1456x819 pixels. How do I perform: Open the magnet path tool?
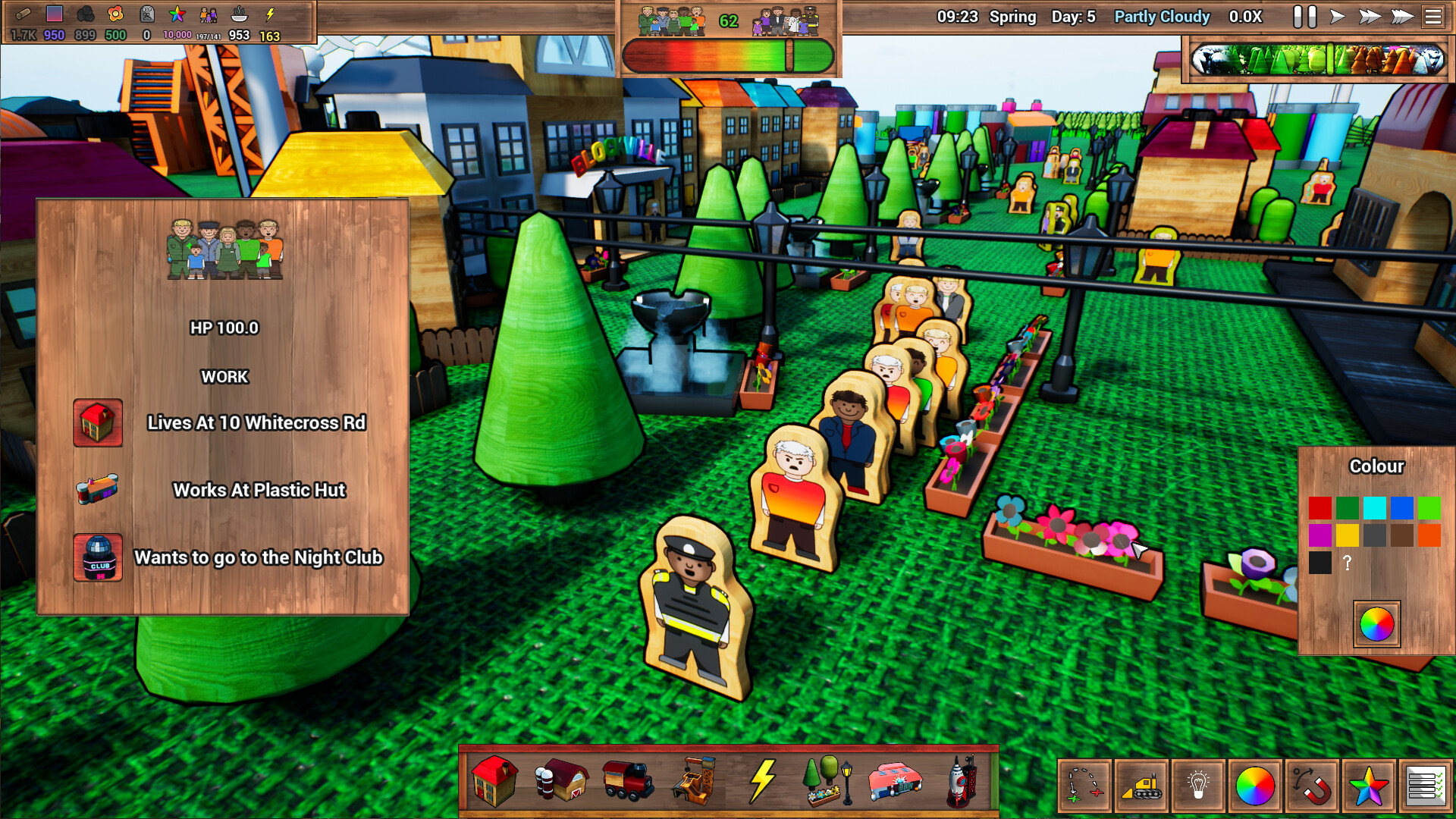coord(1310,785)
